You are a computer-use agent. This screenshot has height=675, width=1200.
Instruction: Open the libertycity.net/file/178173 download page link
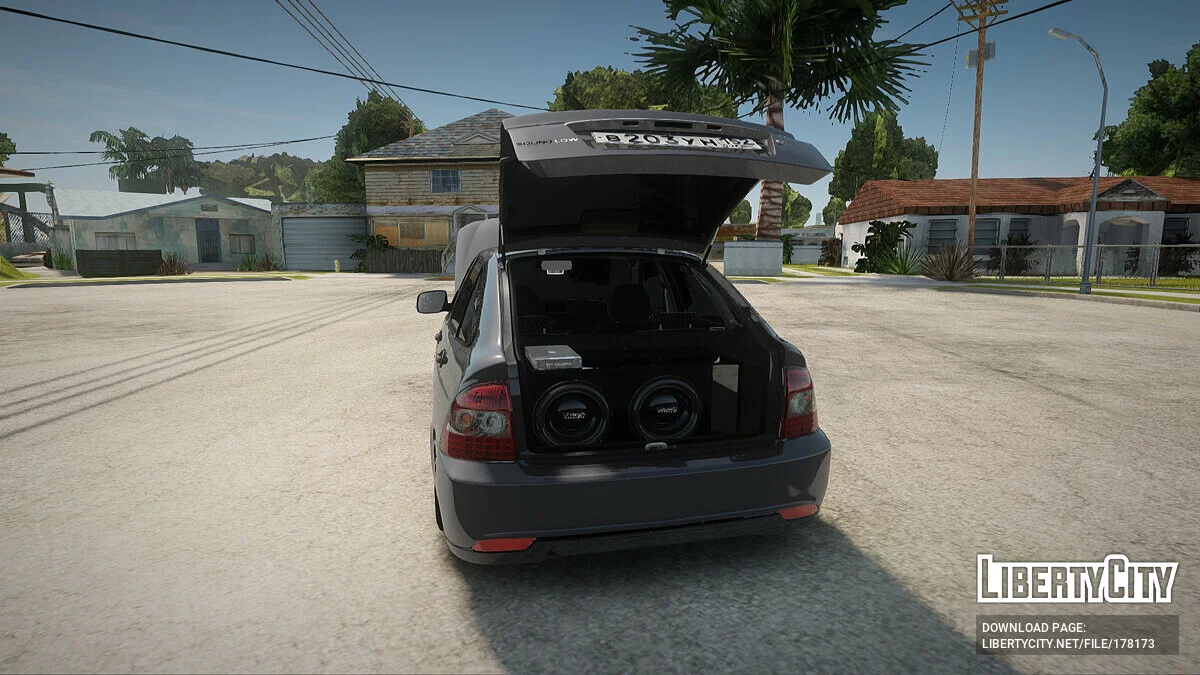coord(1067,645)
